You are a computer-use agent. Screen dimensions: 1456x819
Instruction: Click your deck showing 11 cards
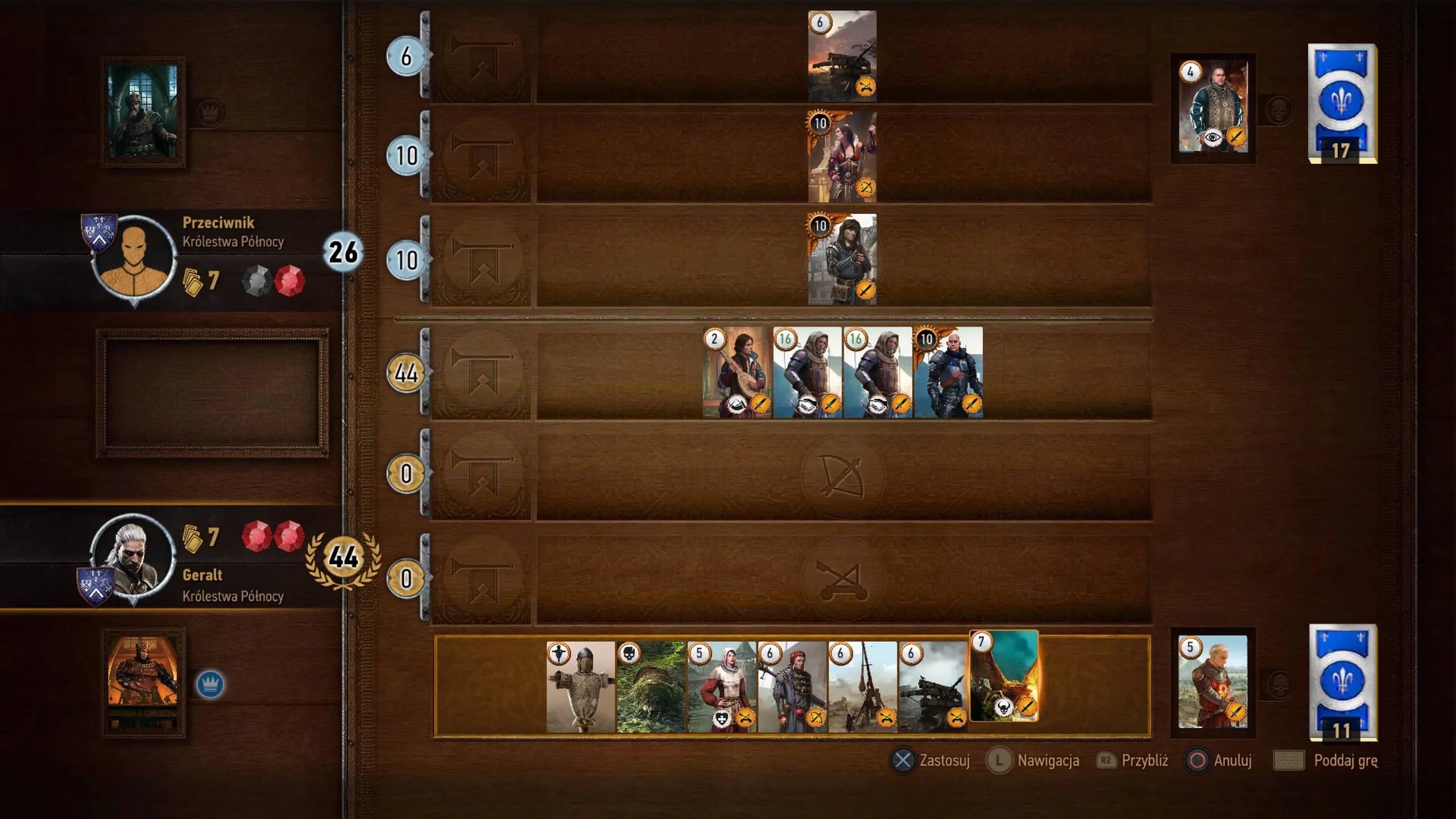1342,682
